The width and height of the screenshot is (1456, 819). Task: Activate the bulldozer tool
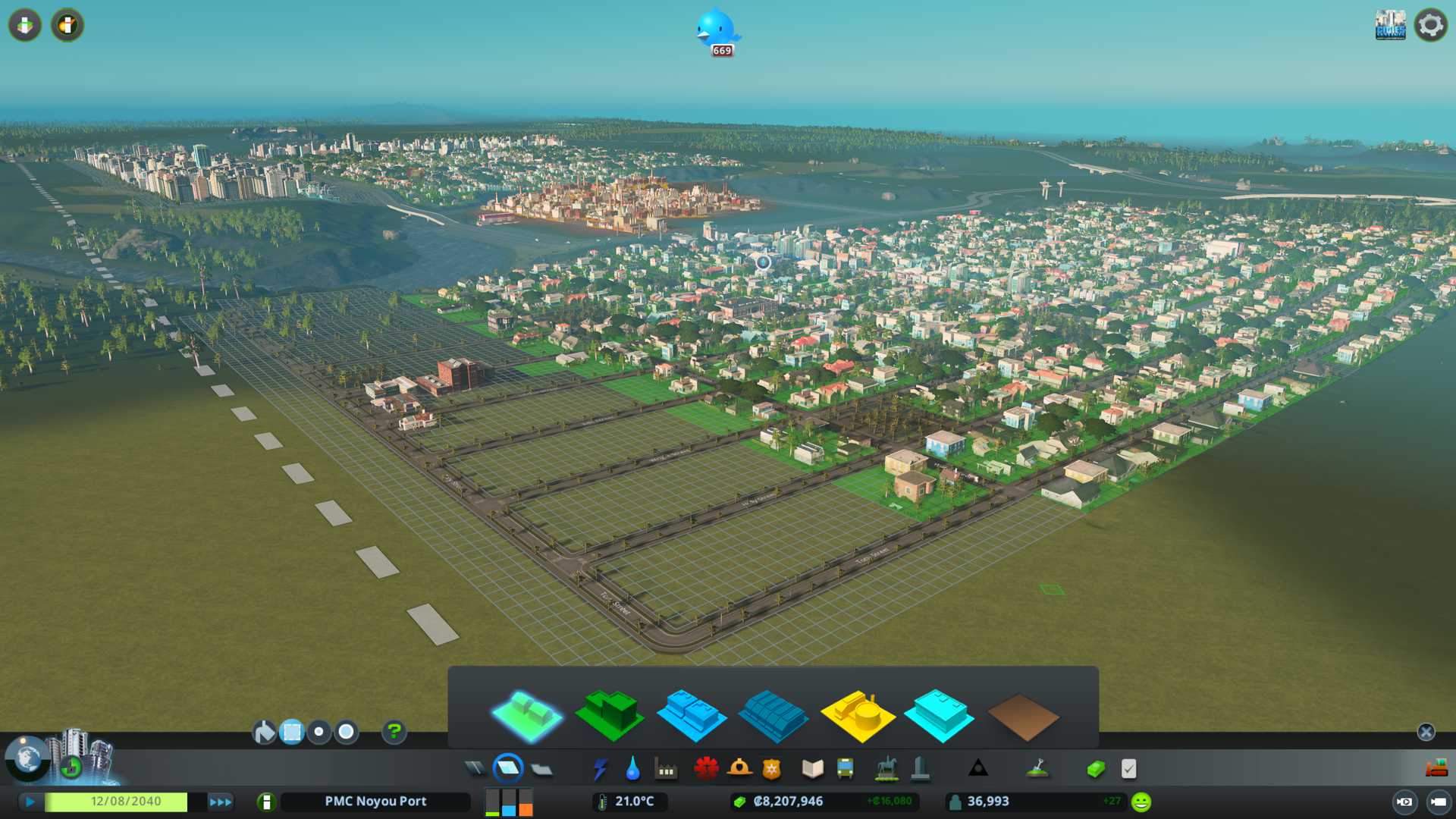pyautogui.click(x=1436, y=769)
